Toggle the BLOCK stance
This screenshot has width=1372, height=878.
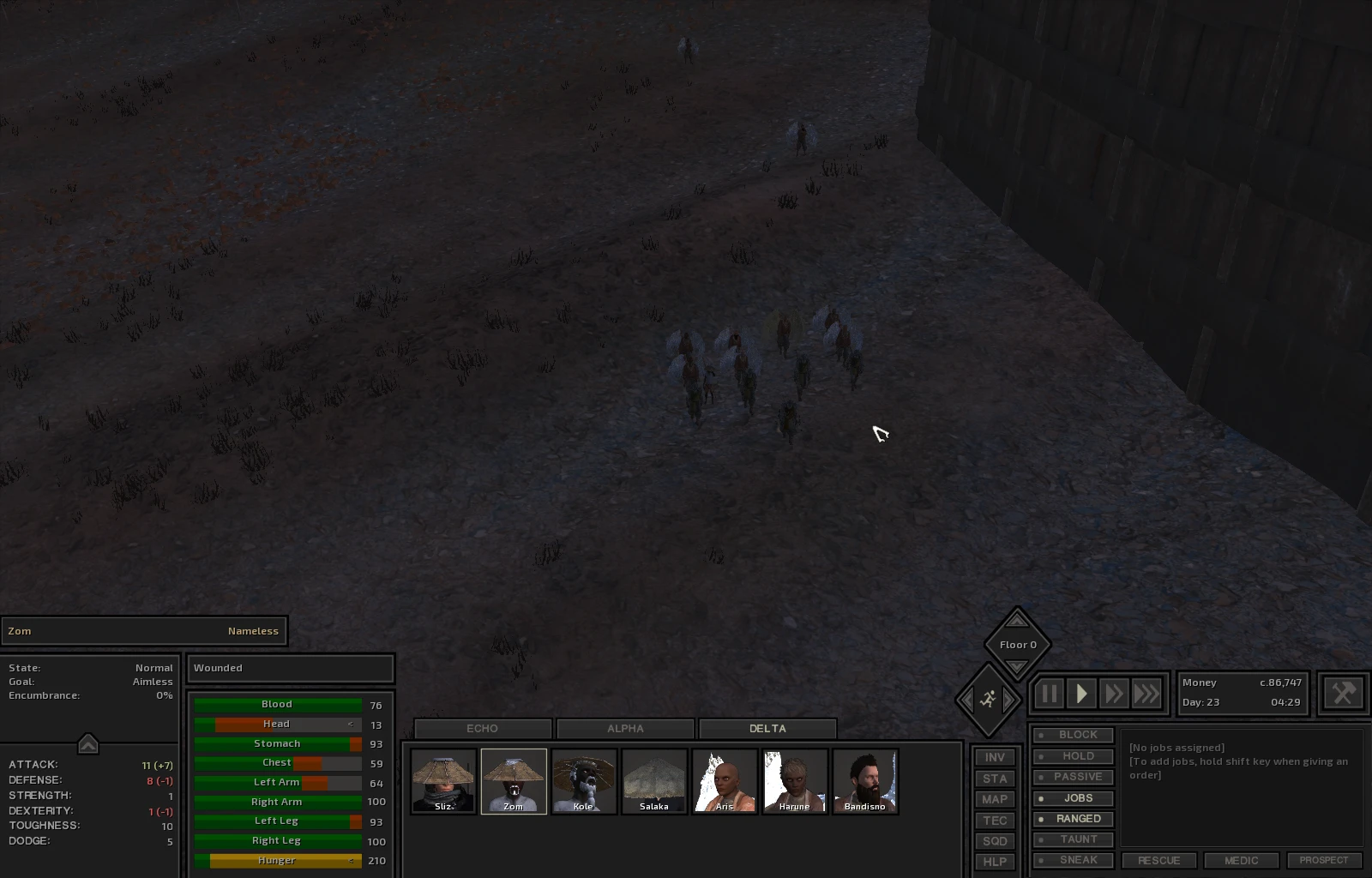click(x=1074, y=736)
